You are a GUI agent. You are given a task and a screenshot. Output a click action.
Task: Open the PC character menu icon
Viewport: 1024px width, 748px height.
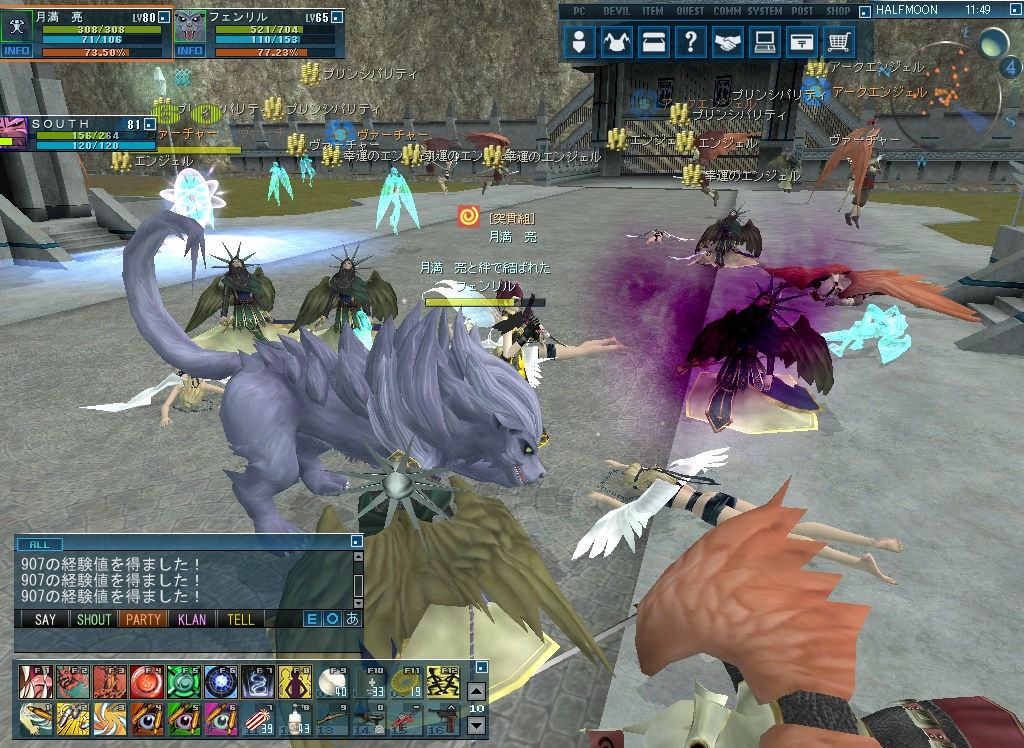(x=580, y=42)
